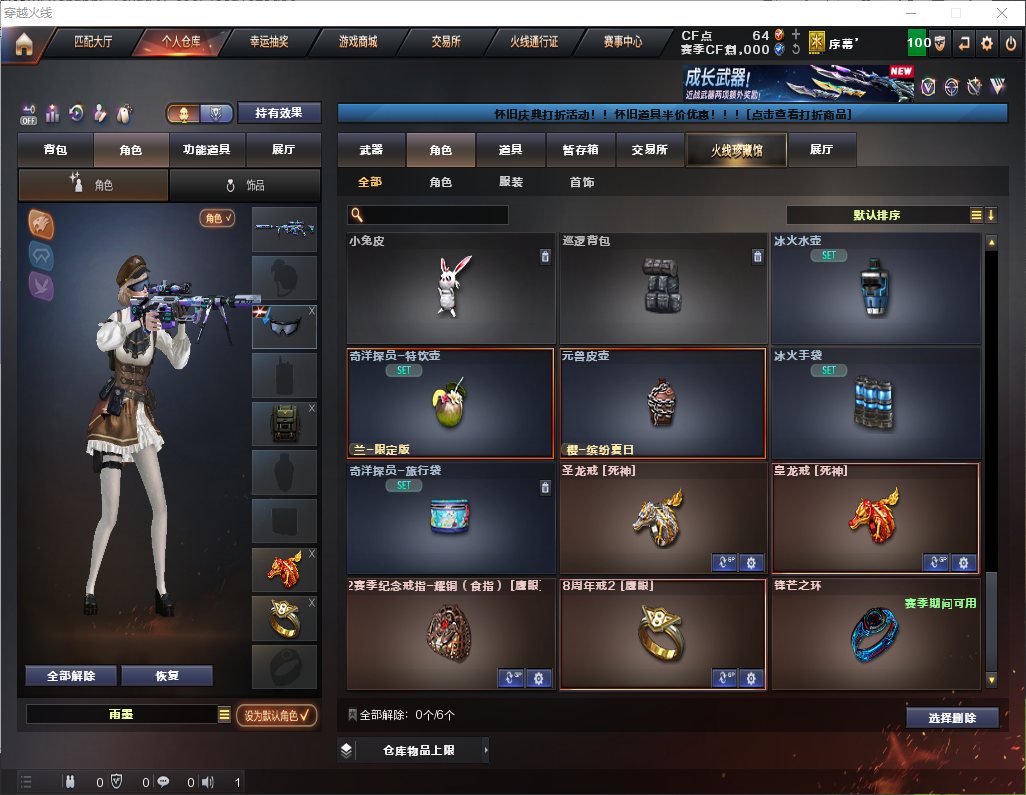
Task: Select the 小兔皮 bunny item
Action: 450,288
